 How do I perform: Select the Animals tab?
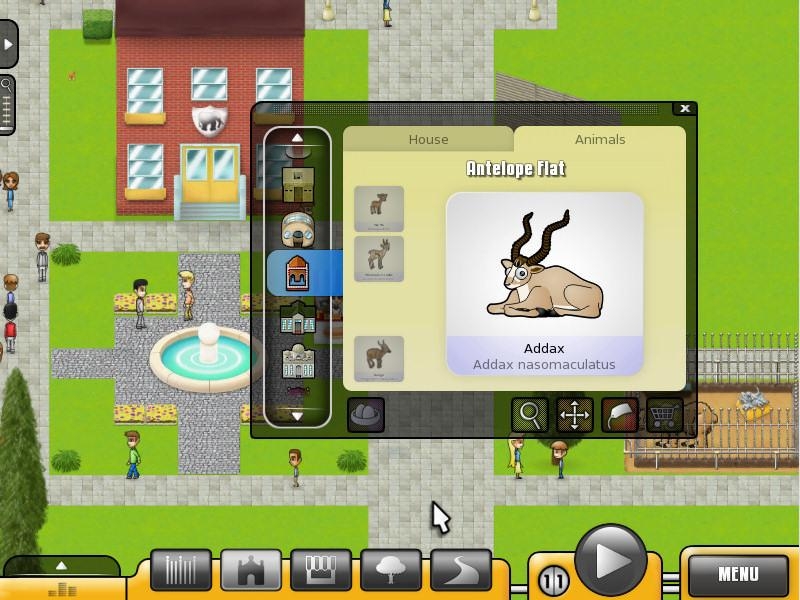600,139
